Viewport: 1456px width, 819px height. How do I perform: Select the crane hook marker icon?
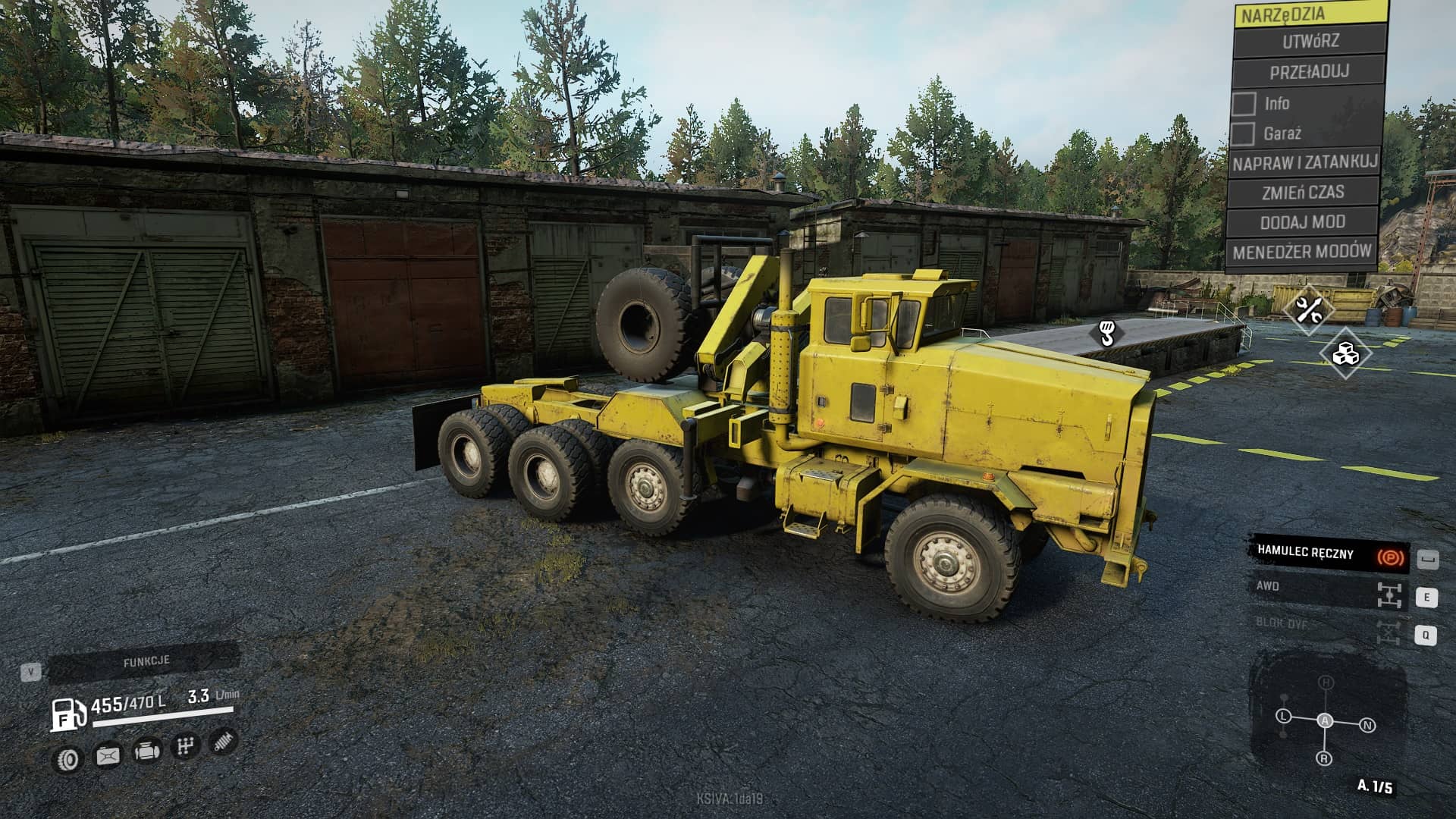click(x=1106, y=332)
